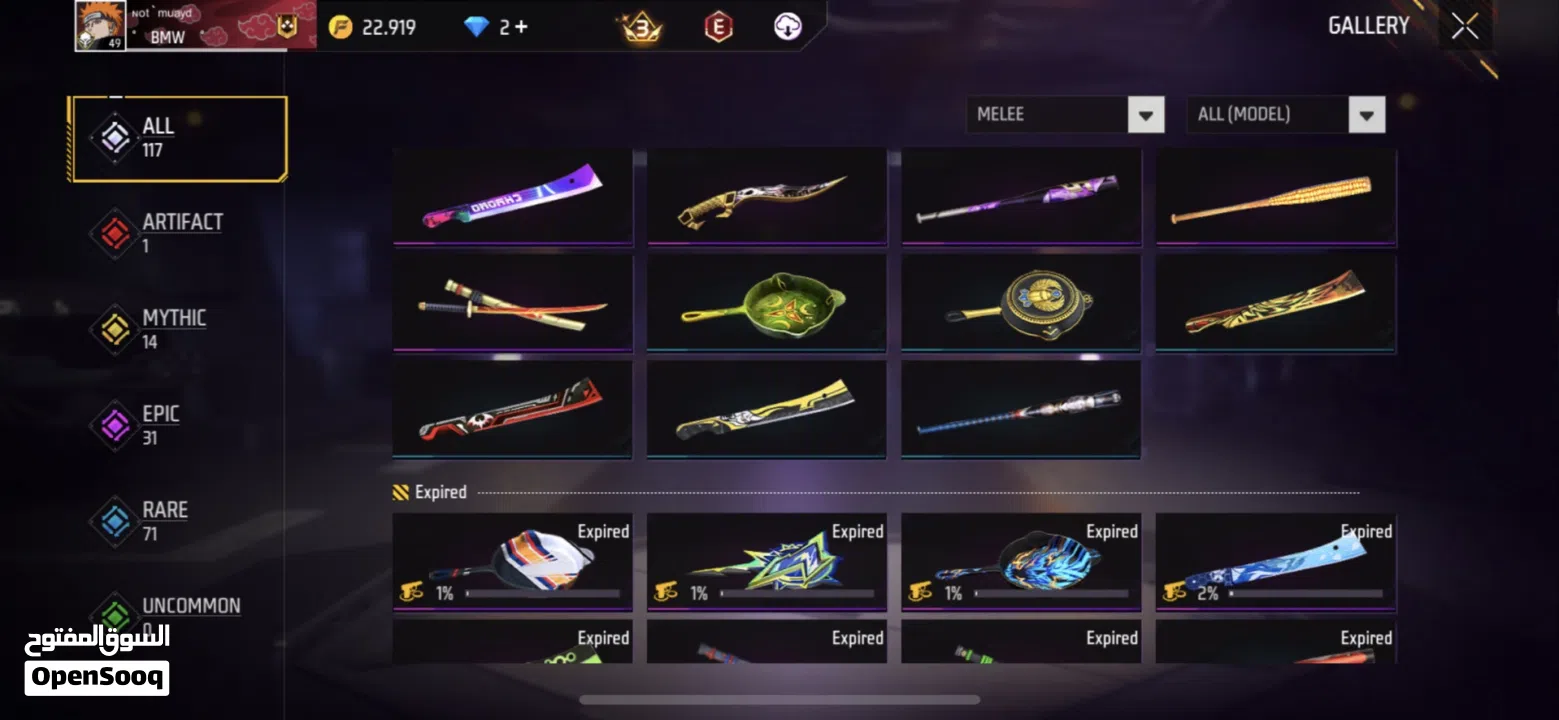
Task: Select the red E emblem icon
Action: [718, 27]
